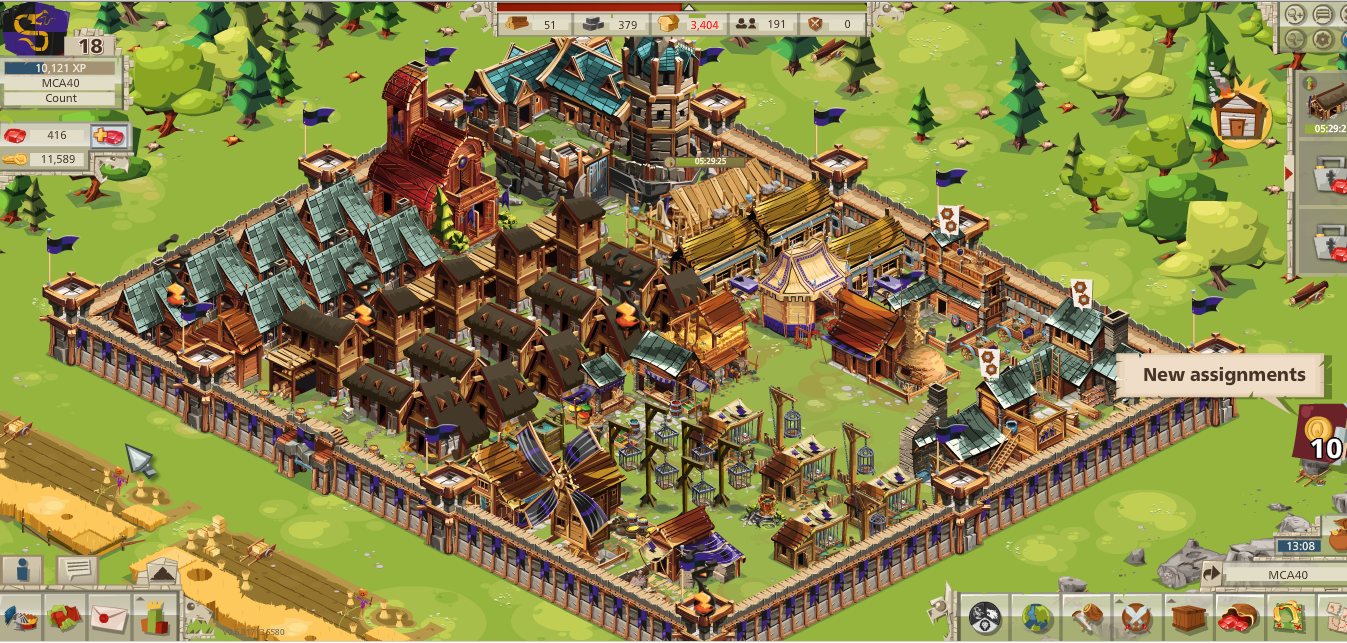Open the chat speech bubble
This screenshot has width=1347, height=643.
pos(76,570)
